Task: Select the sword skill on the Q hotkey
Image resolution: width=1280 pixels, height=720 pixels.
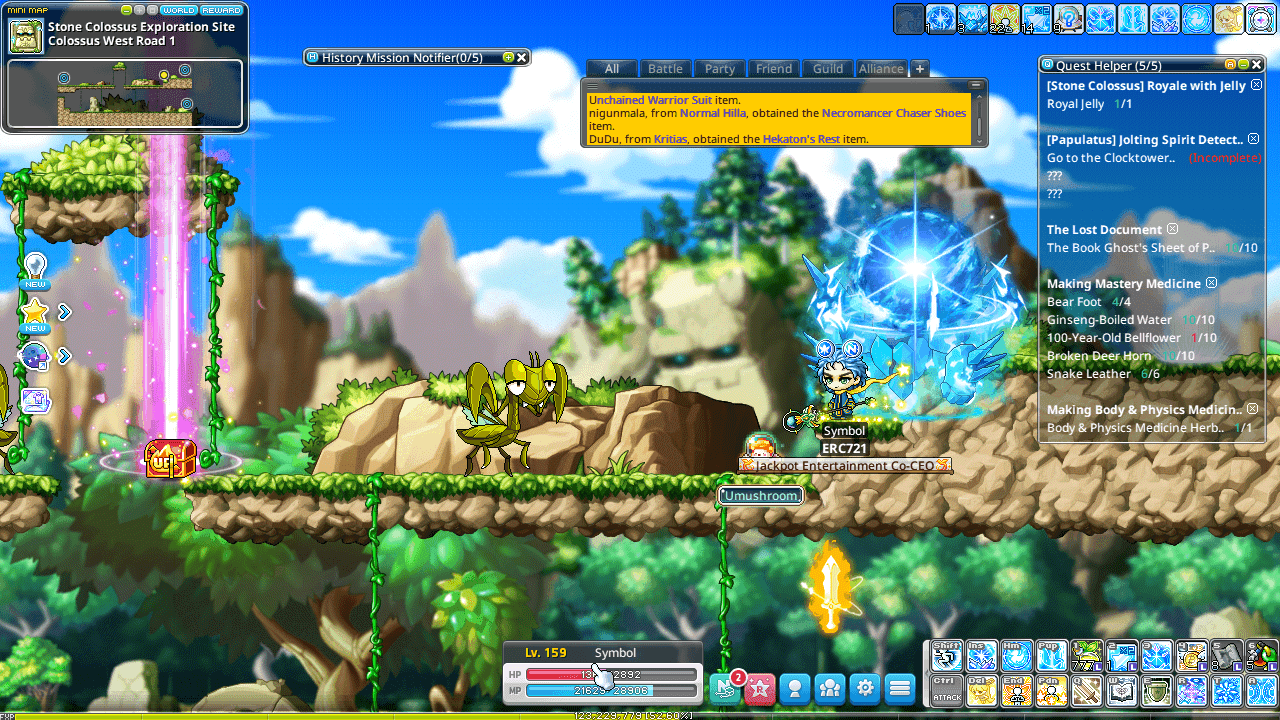Action: [1086, 692]
